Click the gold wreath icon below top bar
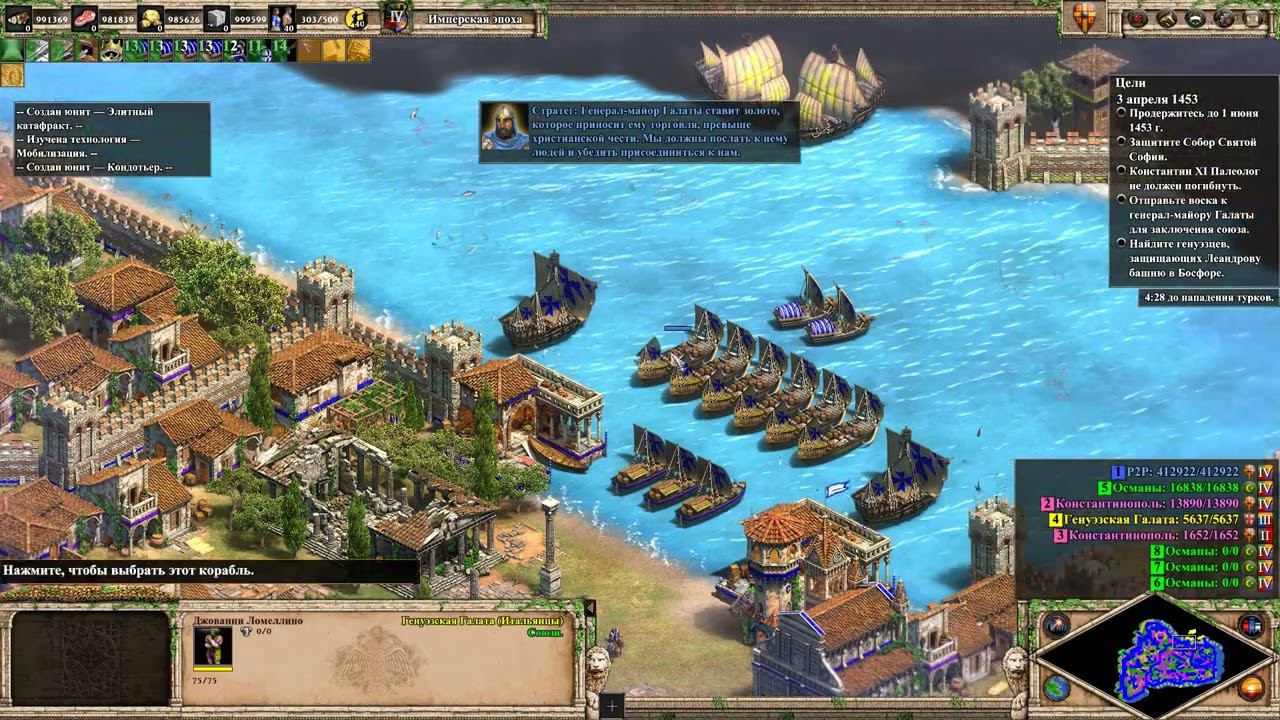 click(x=13, y=75)
